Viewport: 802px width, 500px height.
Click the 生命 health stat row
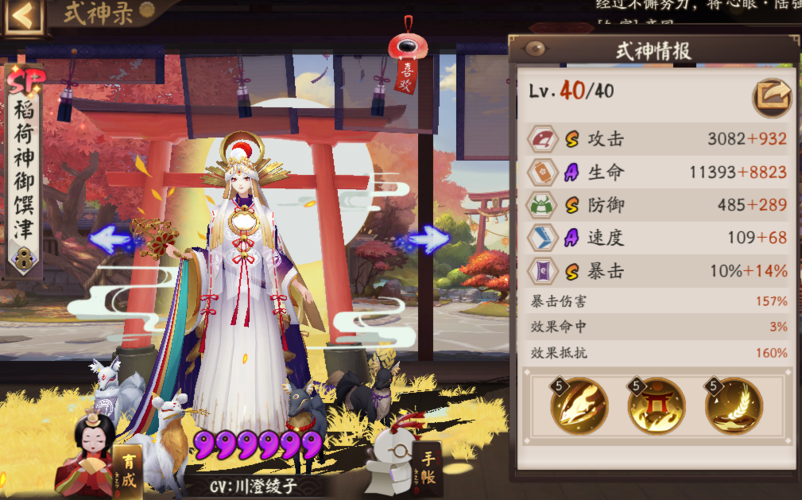pos(657,172)
